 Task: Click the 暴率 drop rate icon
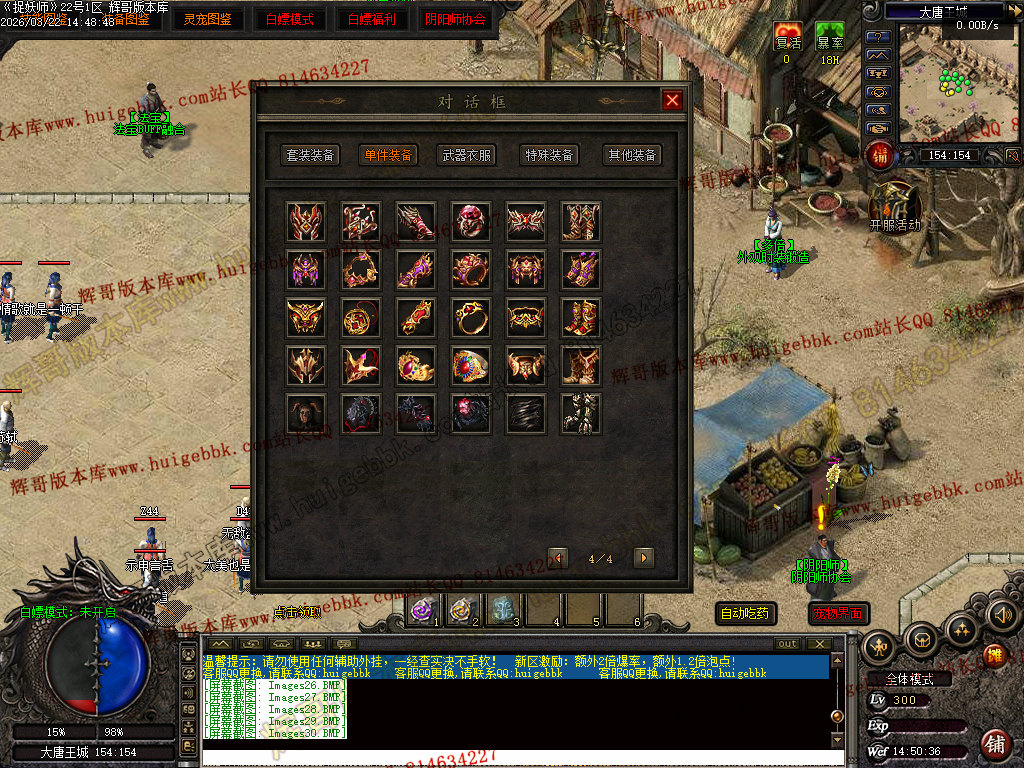click(x=829, y=38)
